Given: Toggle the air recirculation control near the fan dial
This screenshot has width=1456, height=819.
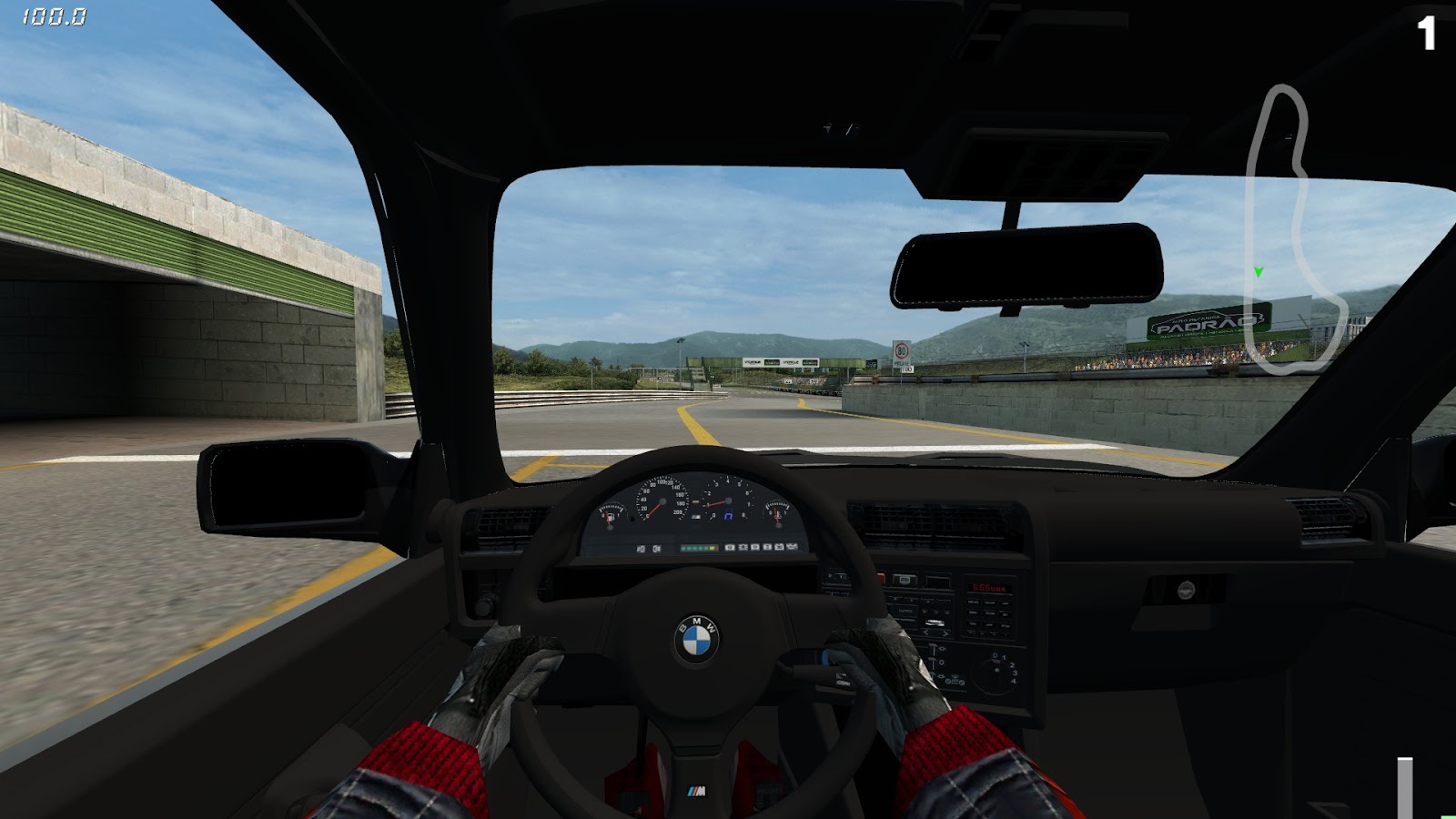Looking at the screenshot, I should point(955,679).
